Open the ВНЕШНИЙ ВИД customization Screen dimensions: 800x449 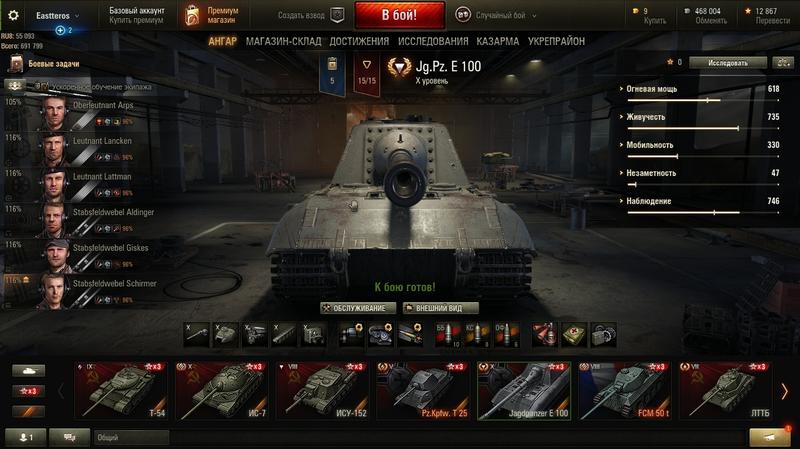tap(440, 308)
